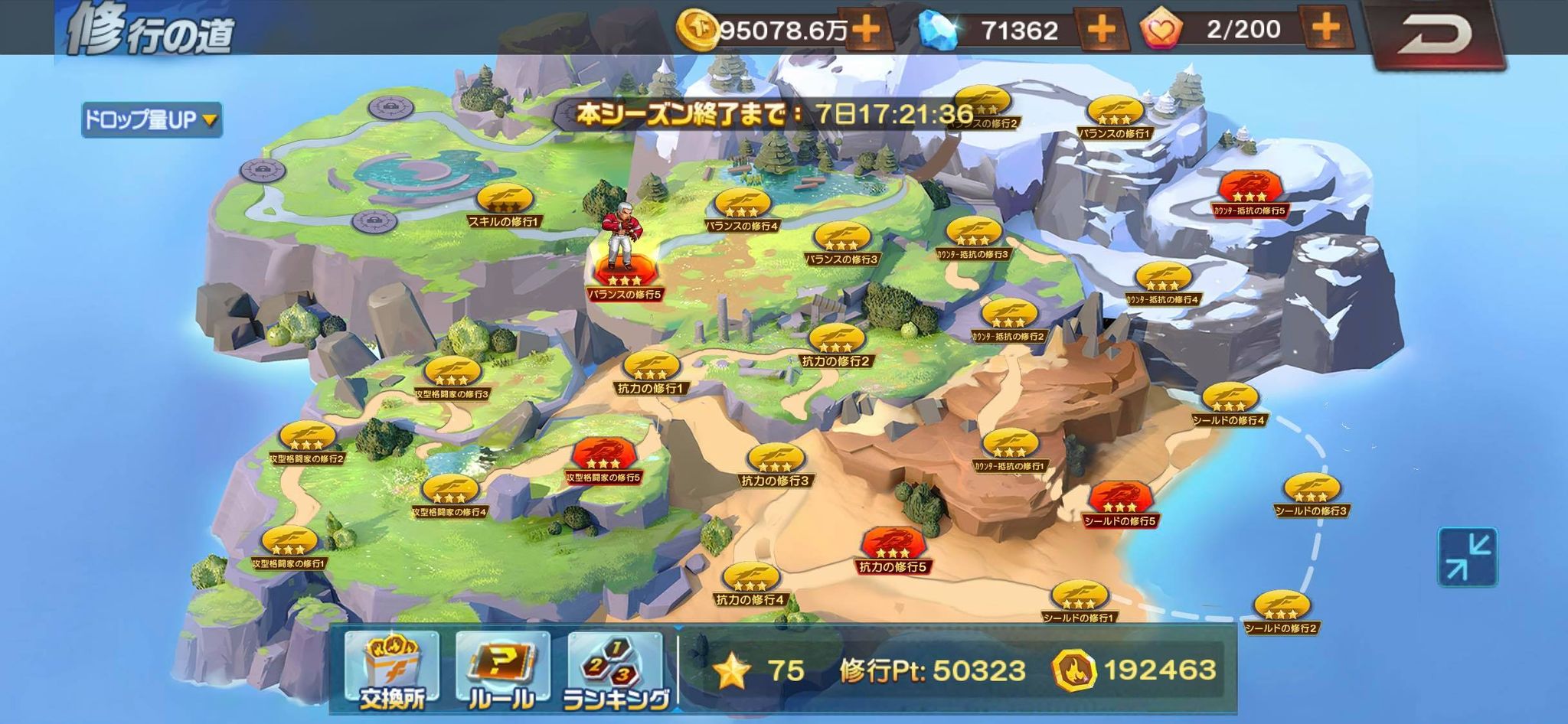Choose the シールドの修行5 boss stage
Image resolution: width=1568 pixels, height=724 pixels.
(x=1119, y=503)
